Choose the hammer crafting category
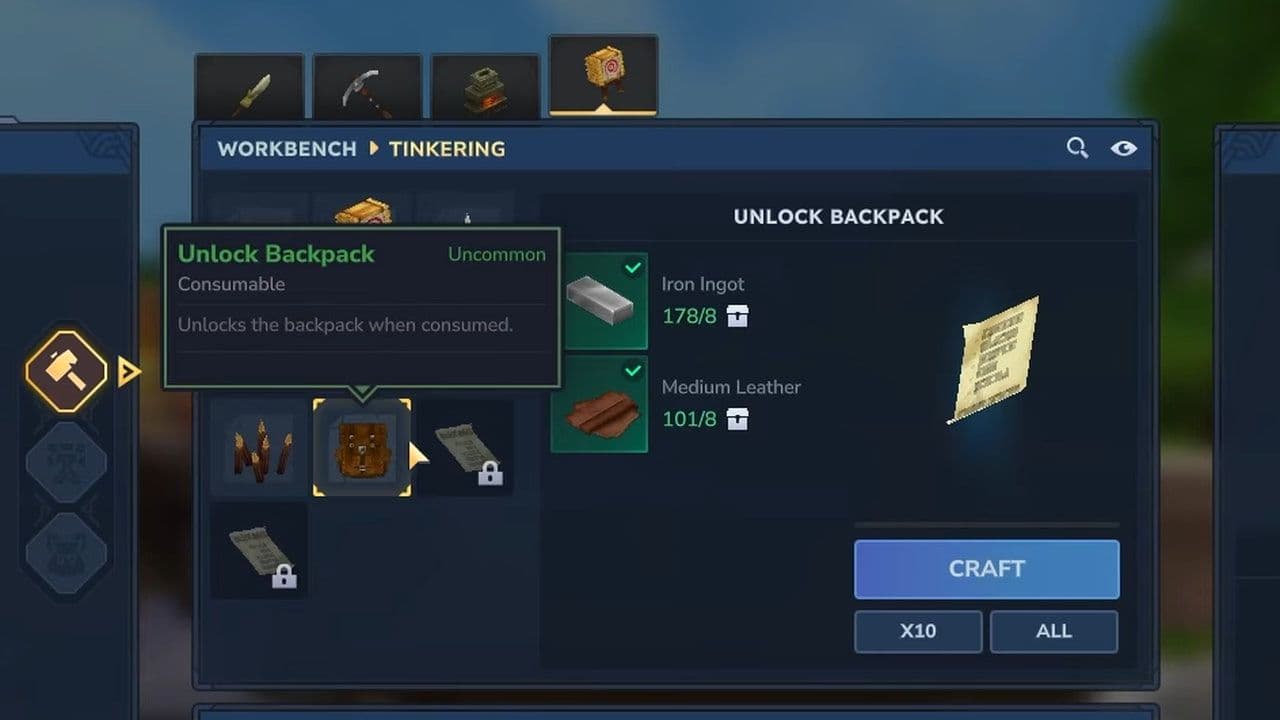Image resolution: width=1280 pixels, height=720 pixels. click(66, 372)
